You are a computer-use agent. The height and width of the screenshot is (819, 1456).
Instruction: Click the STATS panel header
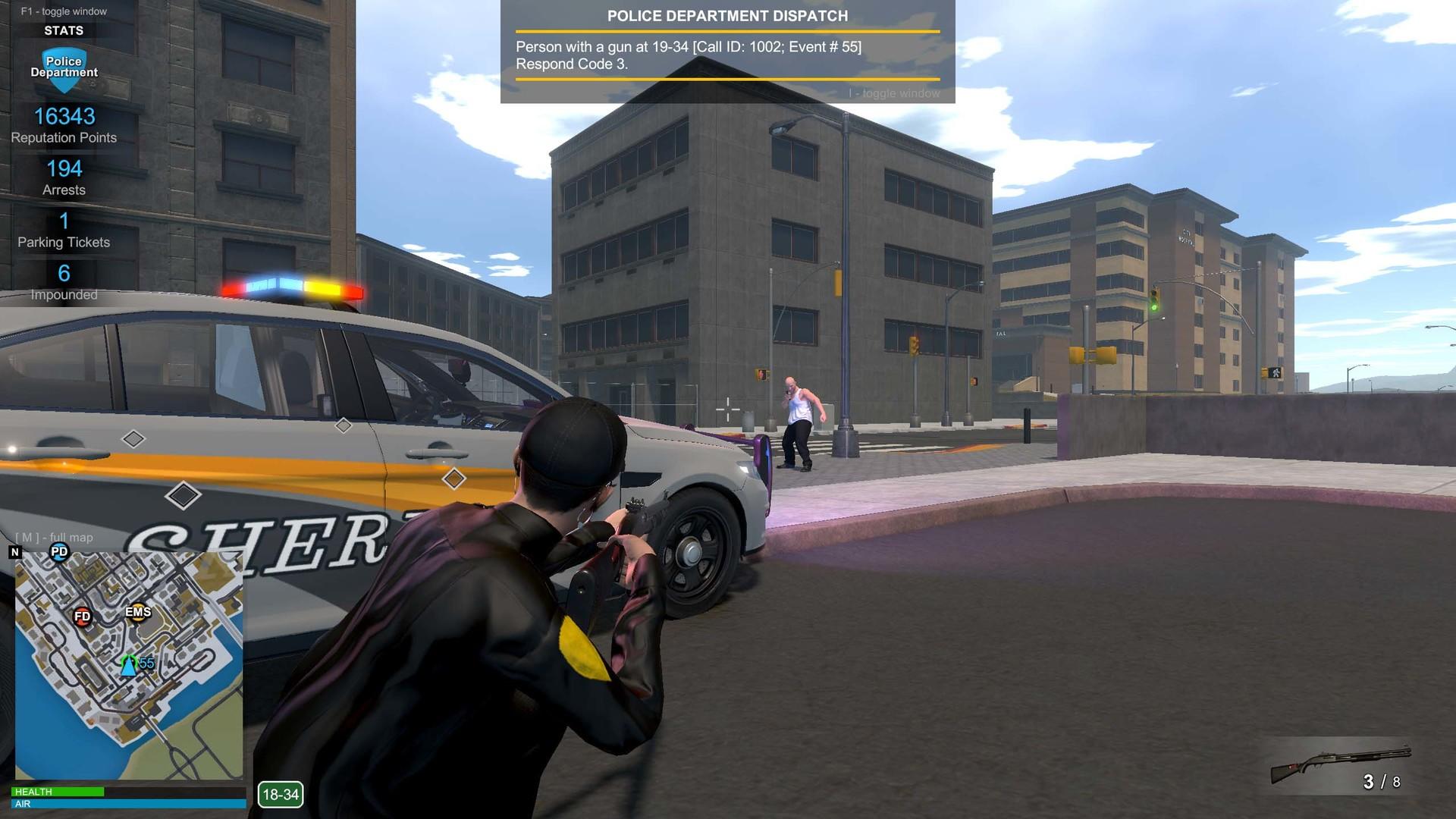64,30
